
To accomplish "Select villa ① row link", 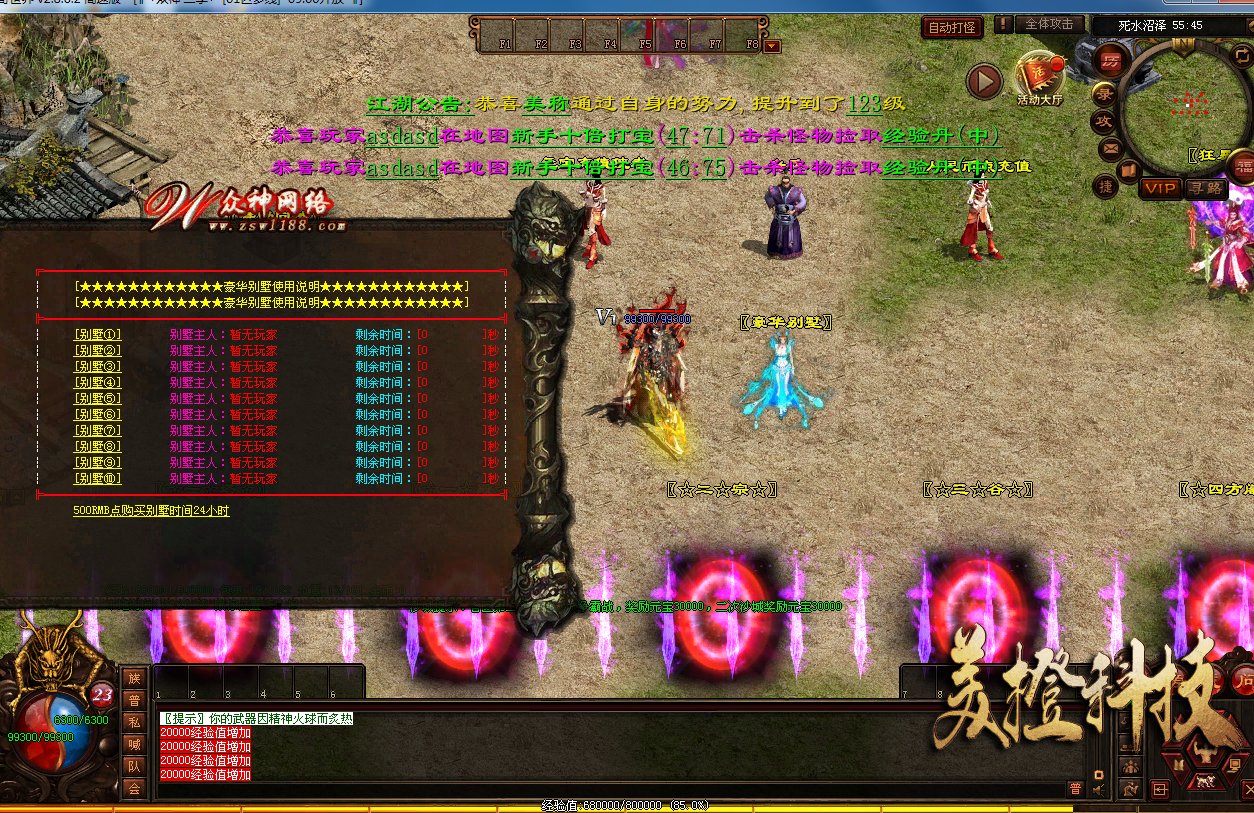I will (x=97, y=335).
